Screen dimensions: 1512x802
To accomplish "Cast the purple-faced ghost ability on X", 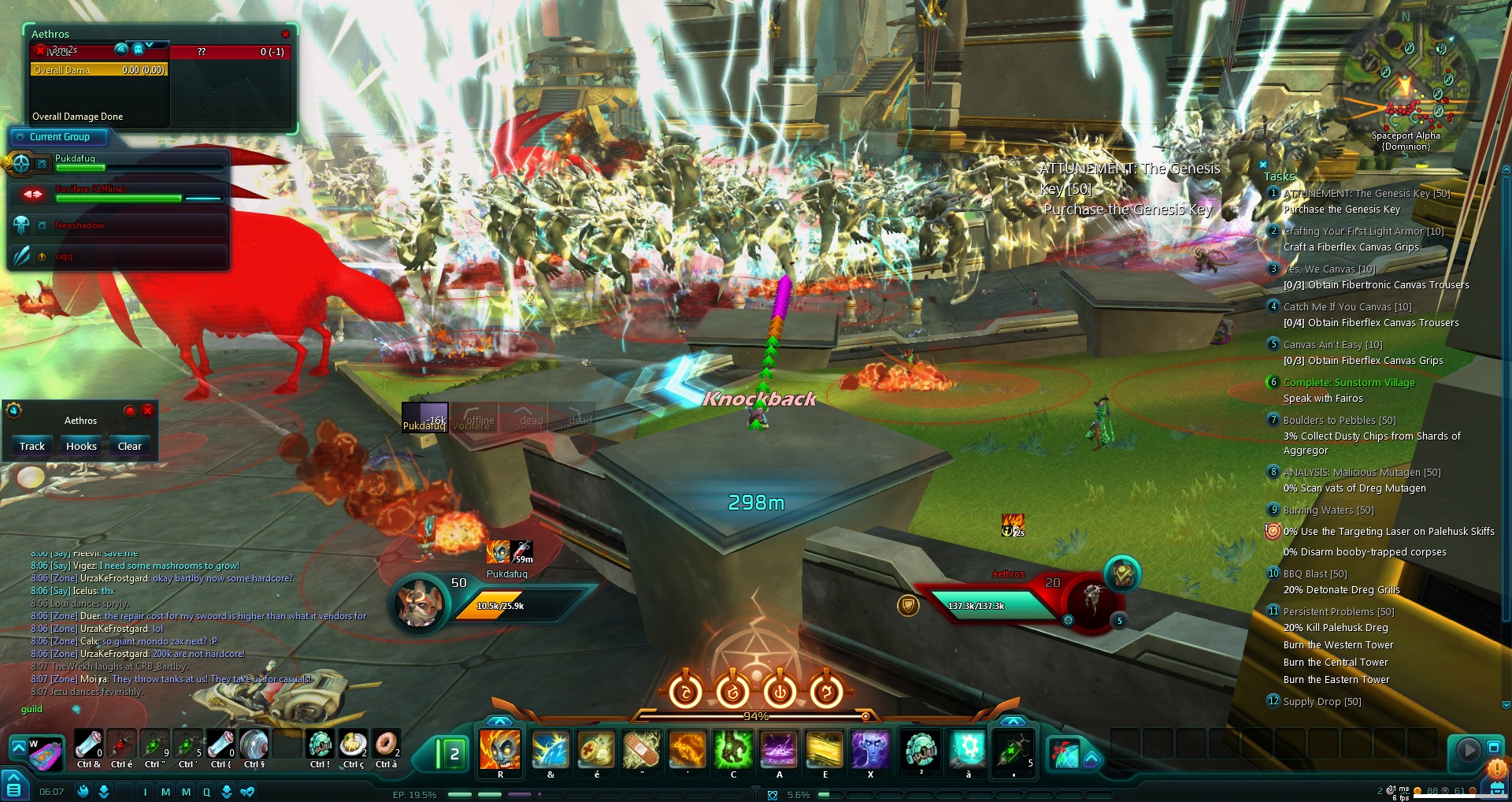I will coord(870,749).
